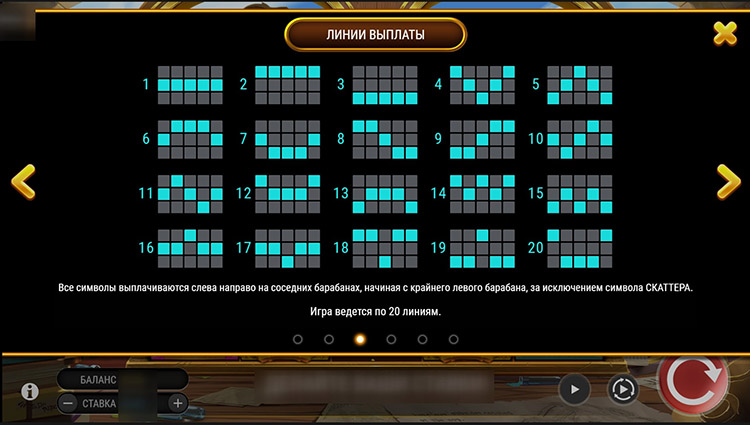Image resolution: width=750 pixels, height=425 pixels.
Task: Go to the next info page
Action: point(727,181)
